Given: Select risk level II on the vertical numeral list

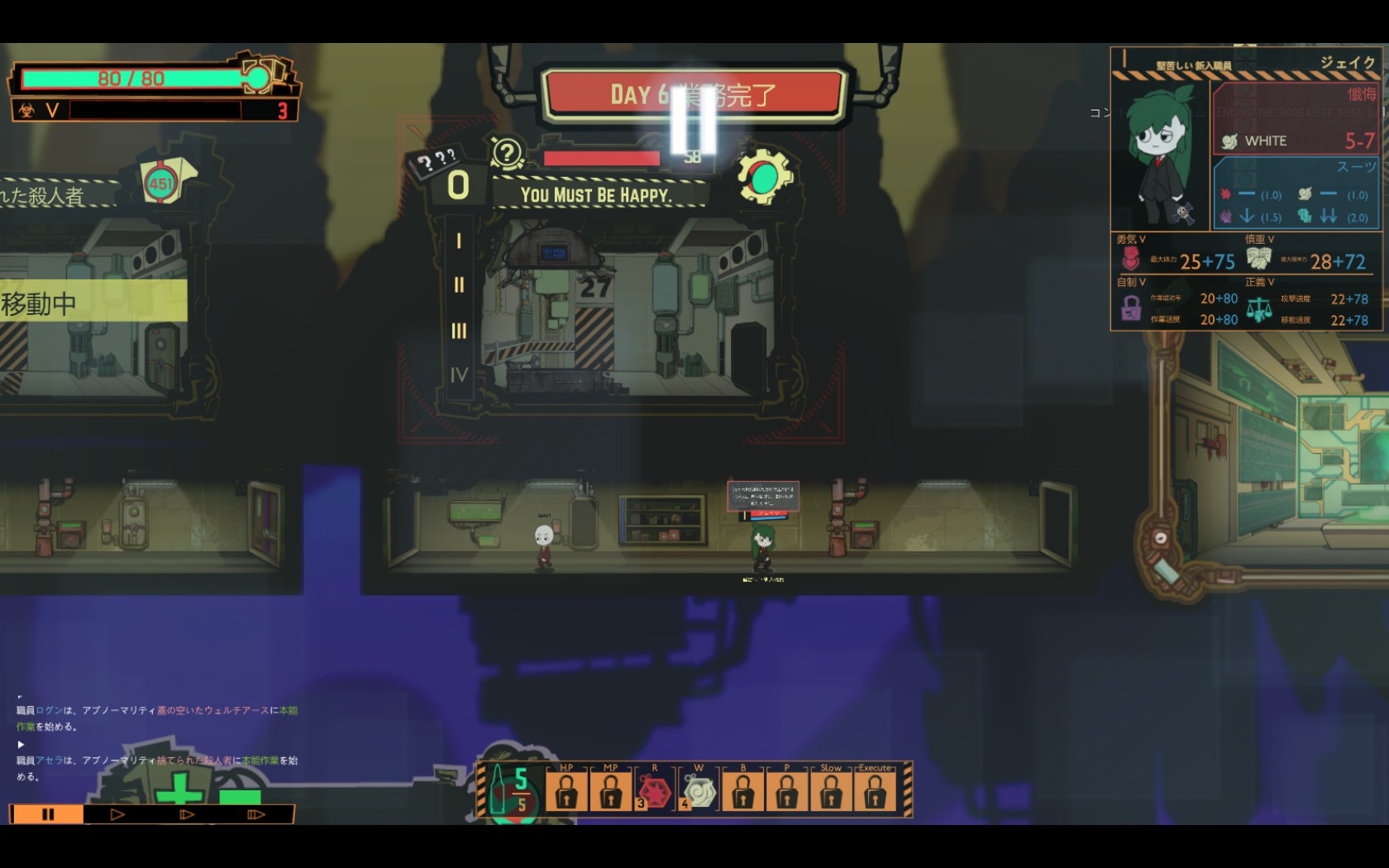Looking at the screenshot, I should (x=459, y=283).
